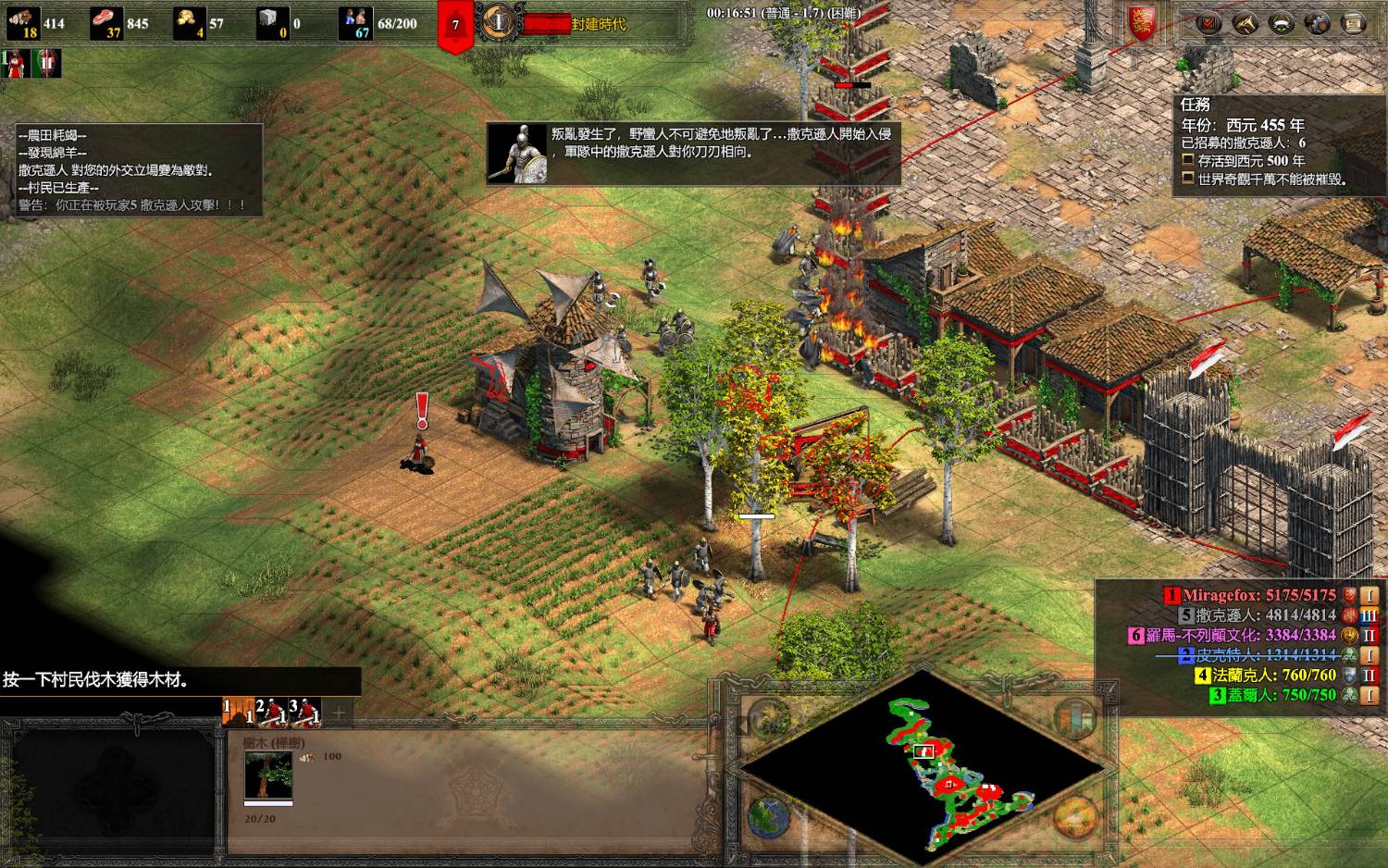1388x868 pixels.
Task: Click the red notification shield showing 7
Action: (455, 25)
